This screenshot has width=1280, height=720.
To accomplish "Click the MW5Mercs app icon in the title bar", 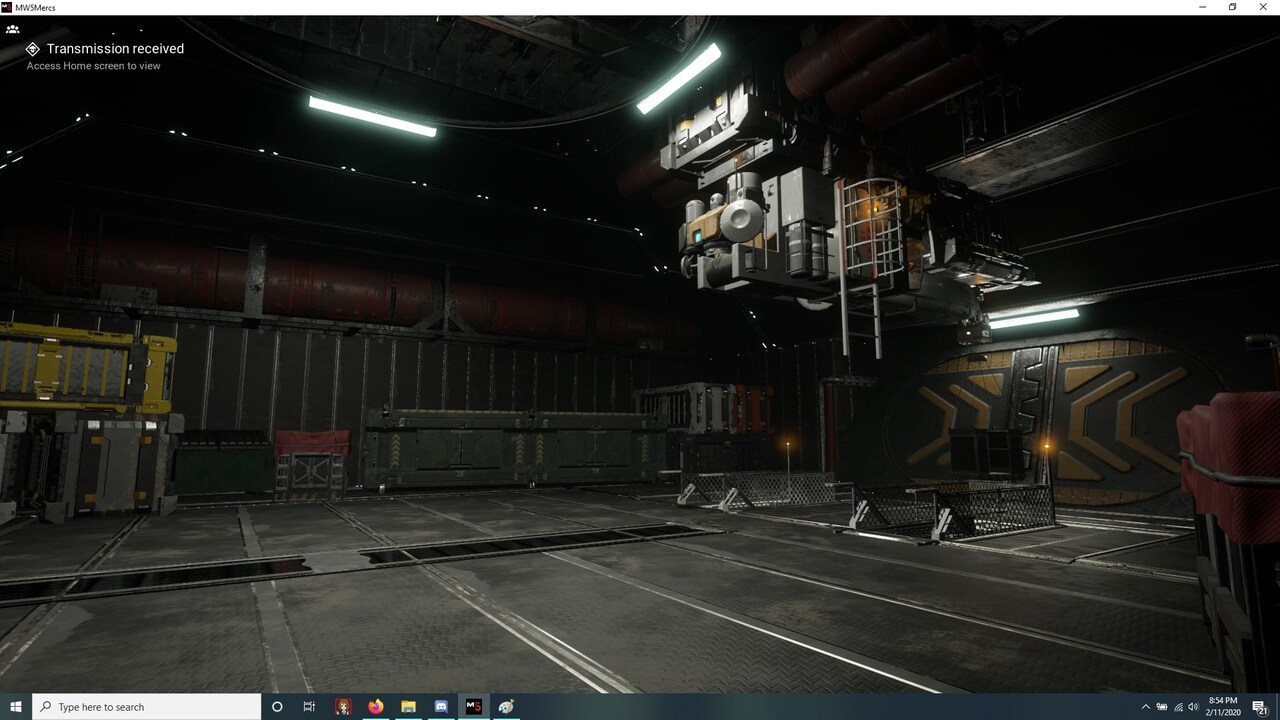I will click(8, 7).
